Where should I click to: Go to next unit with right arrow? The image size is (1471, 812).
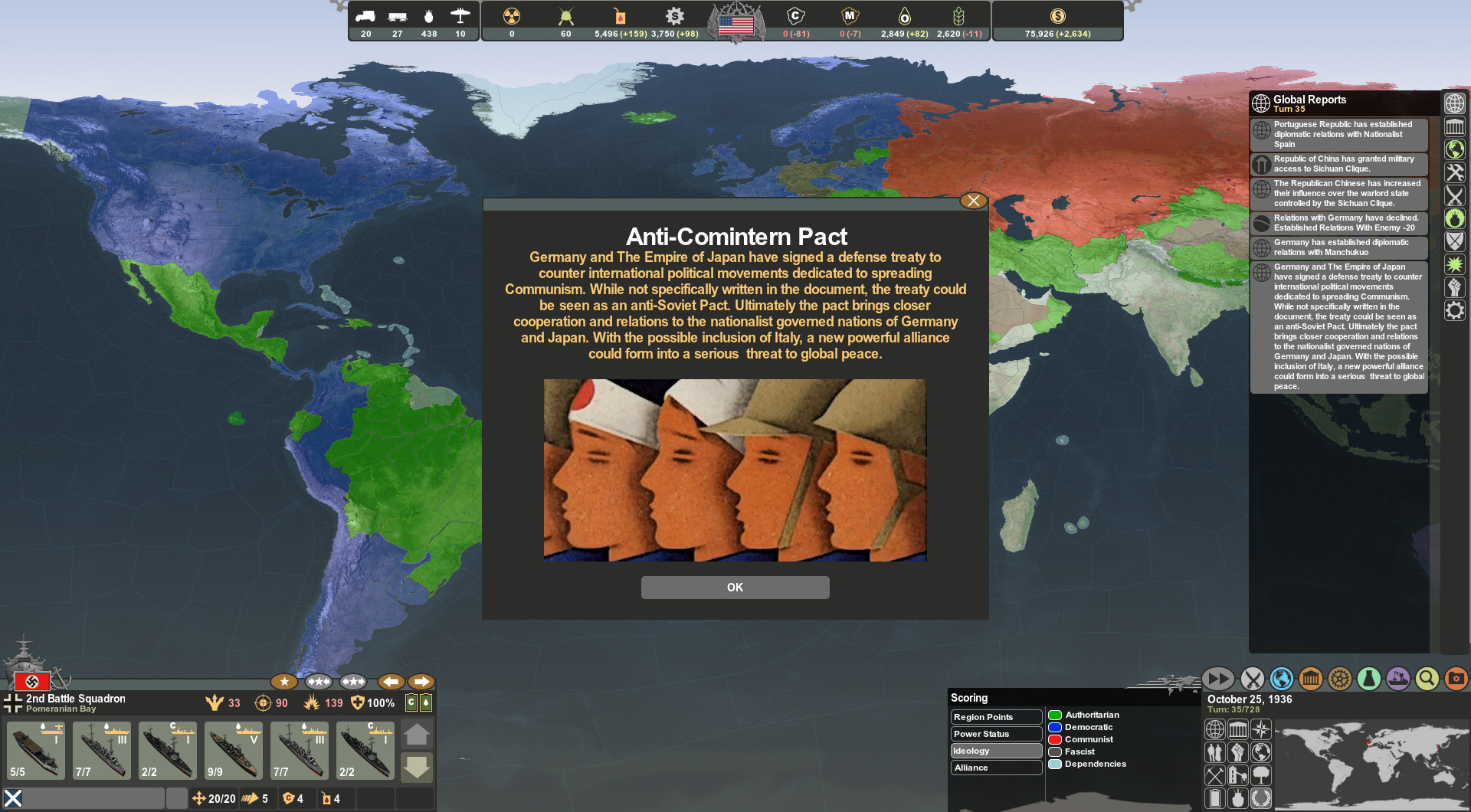(421, 682)
